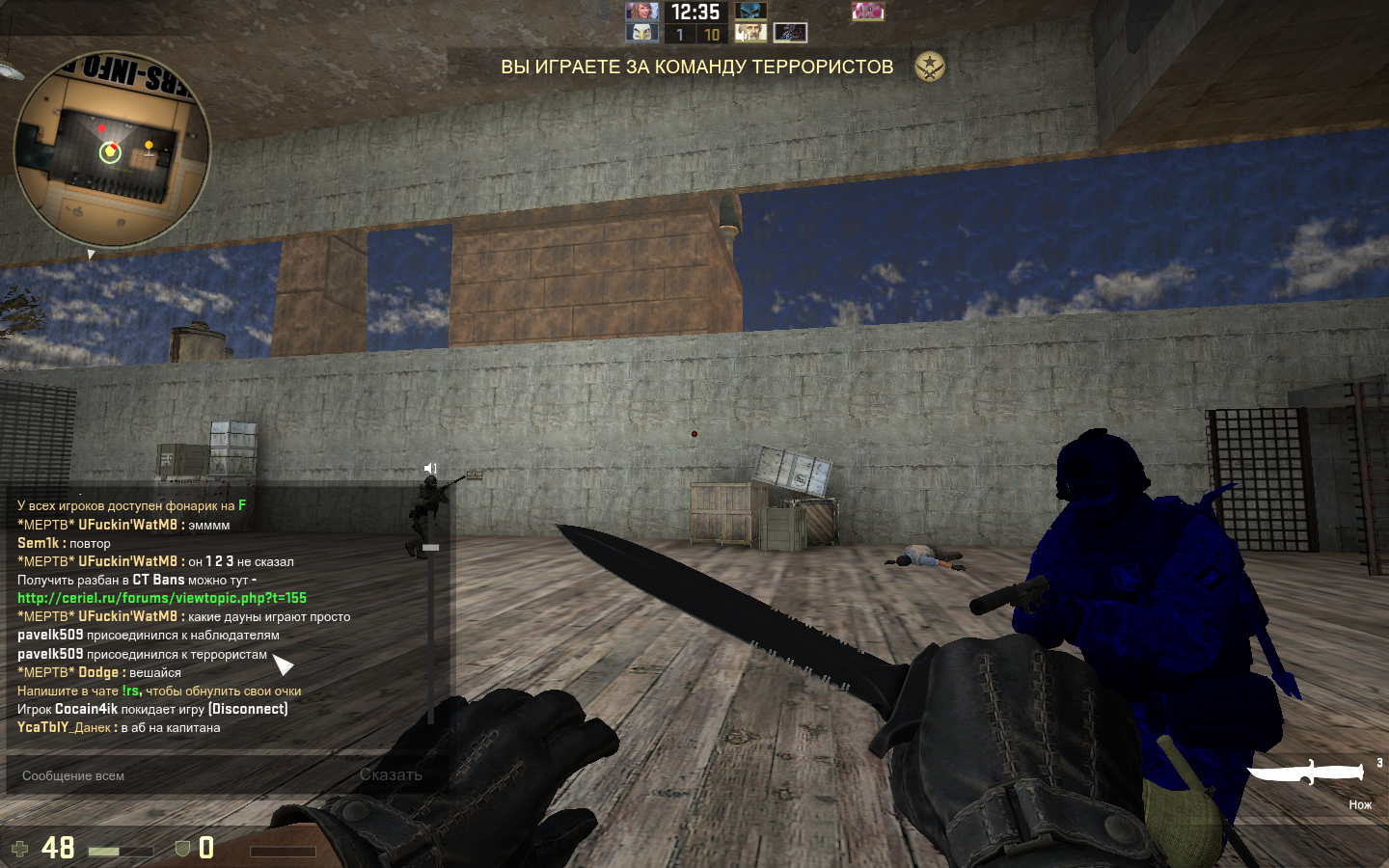Click the circular radar minimap

(112, 150)
